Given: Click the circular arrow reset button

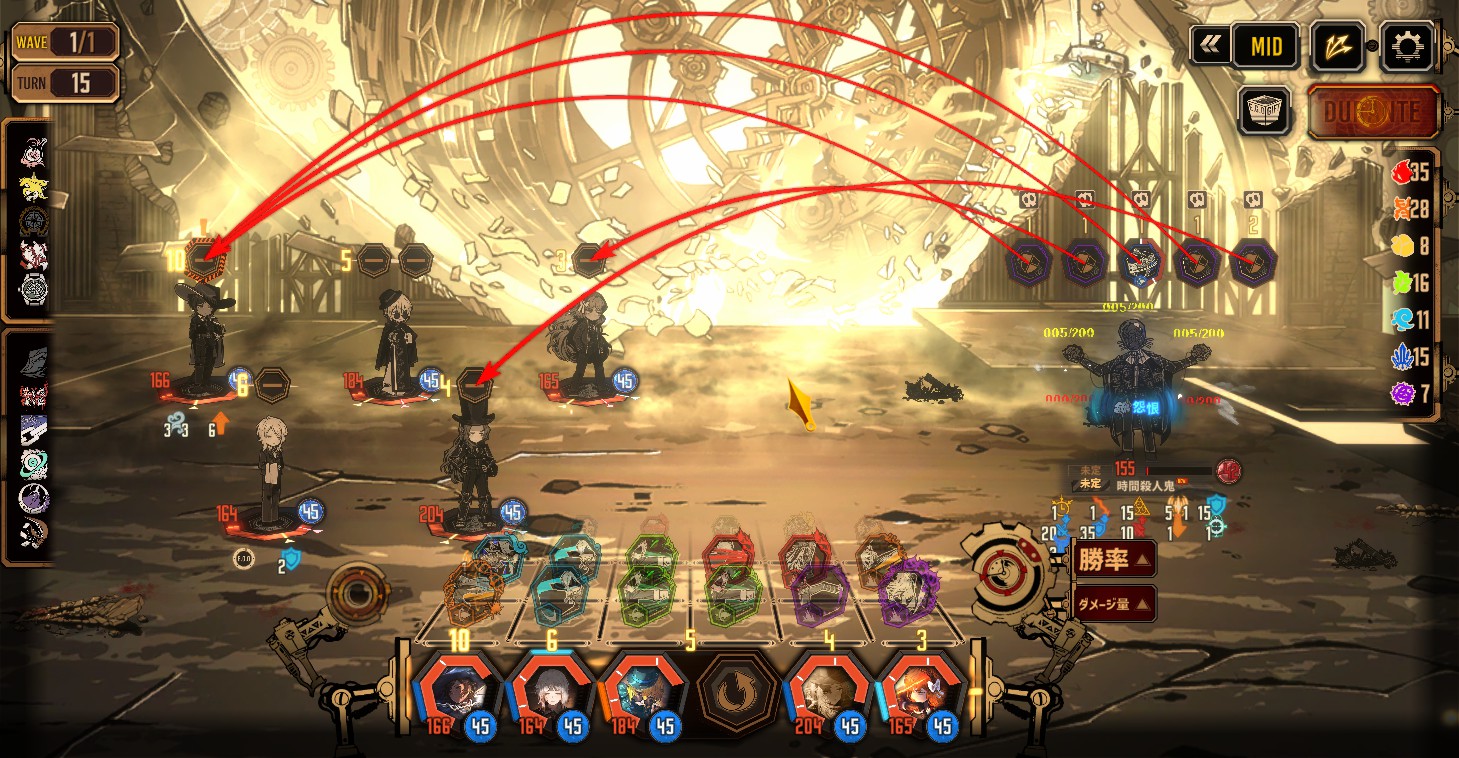Looking at the screenshot, I should click(734, 692).
